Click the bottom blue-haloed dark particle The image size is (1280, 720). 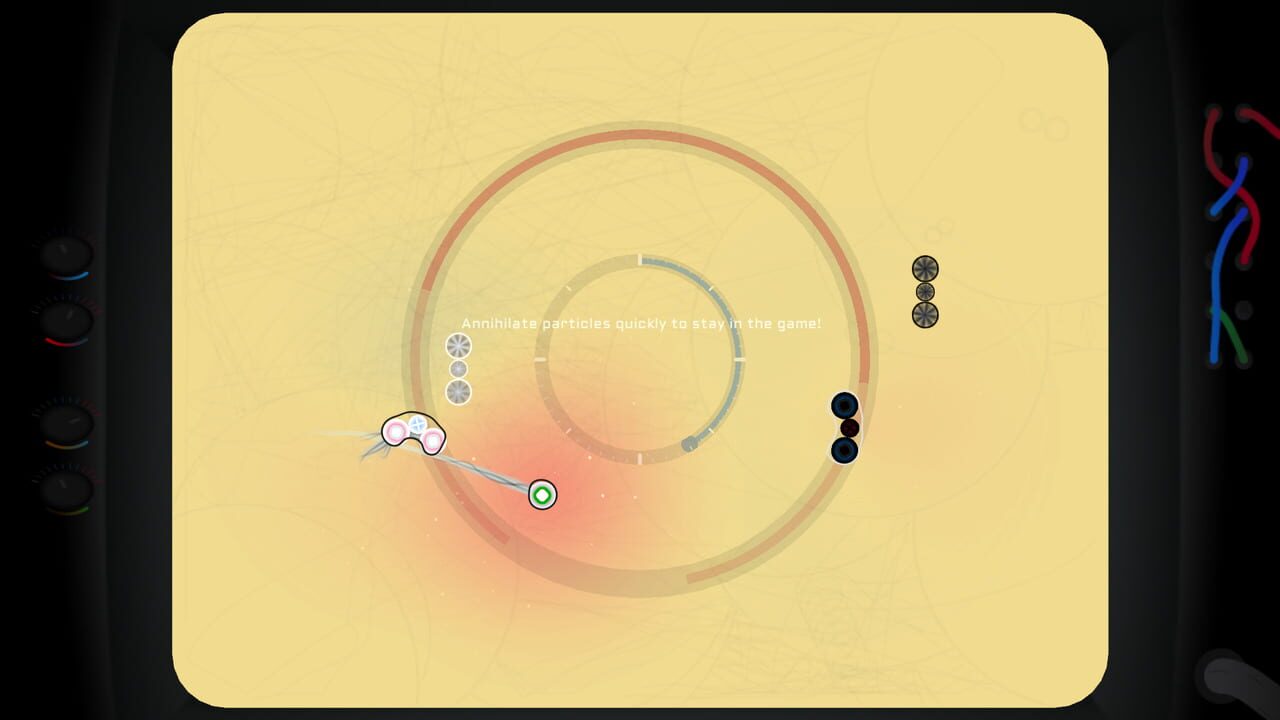pyautogui.click(x=843, y=451)
